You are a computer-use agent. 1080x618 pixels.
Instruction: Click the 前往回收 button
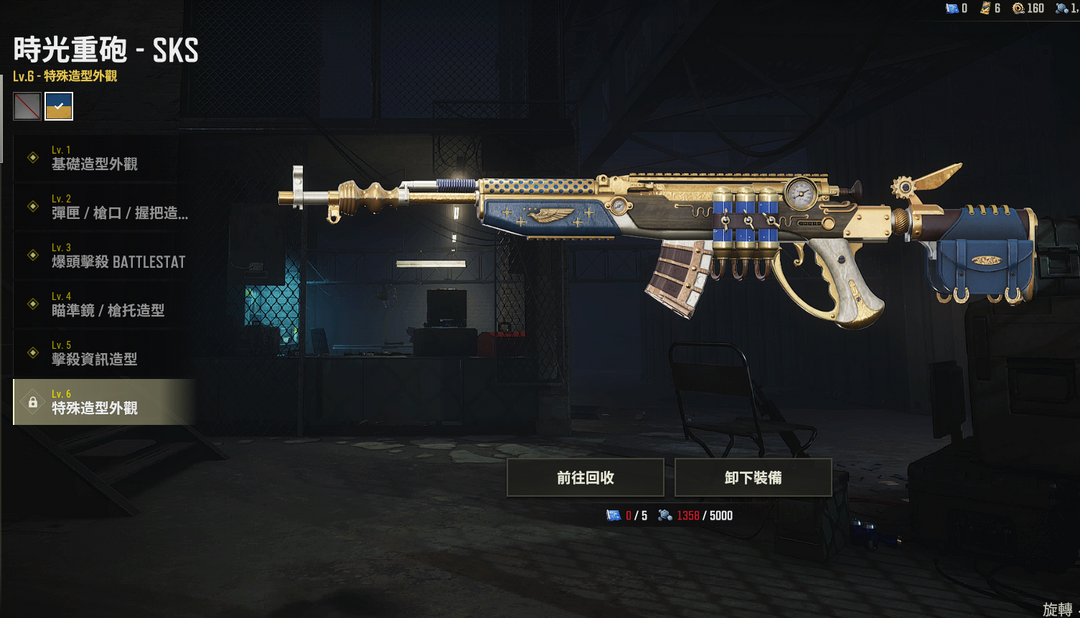tap(585, 478)
